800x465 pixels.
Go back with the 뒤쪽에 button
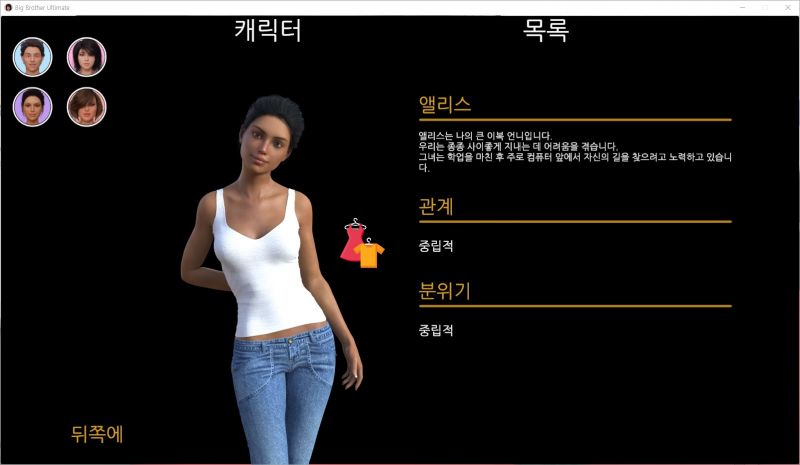97,434
